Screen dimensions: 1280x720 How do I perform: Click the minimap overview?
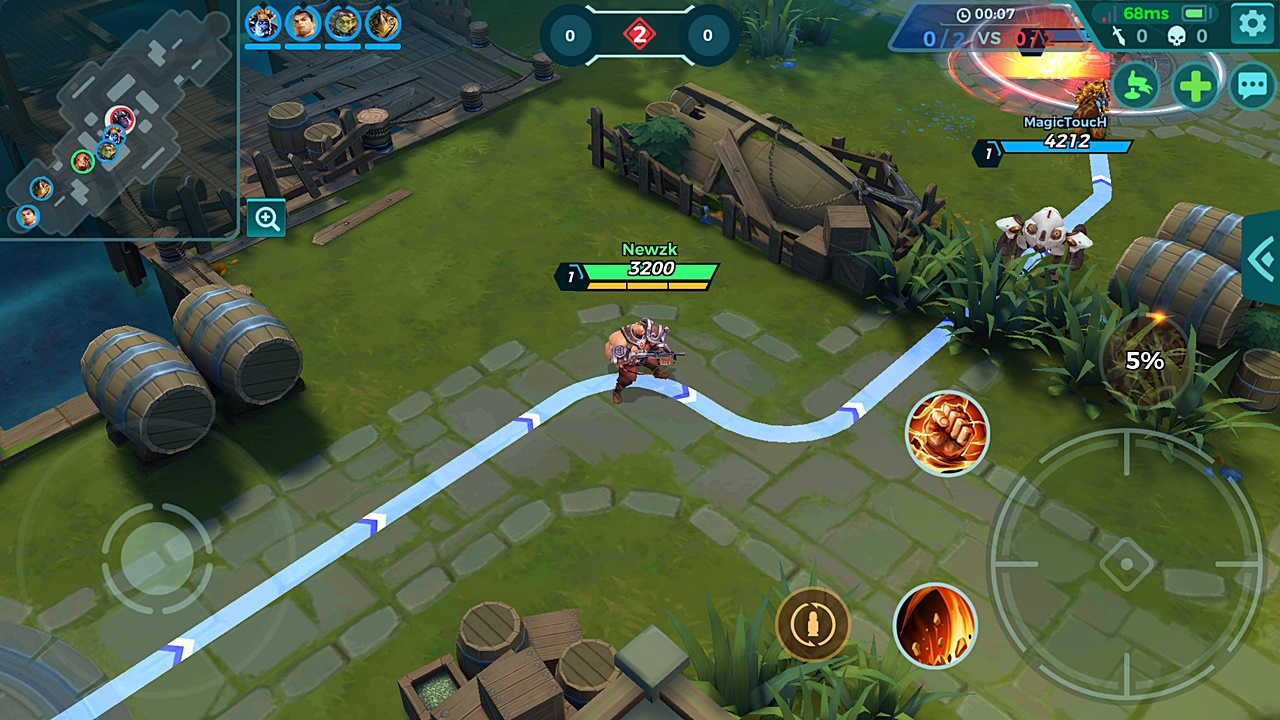pos(118,120)
